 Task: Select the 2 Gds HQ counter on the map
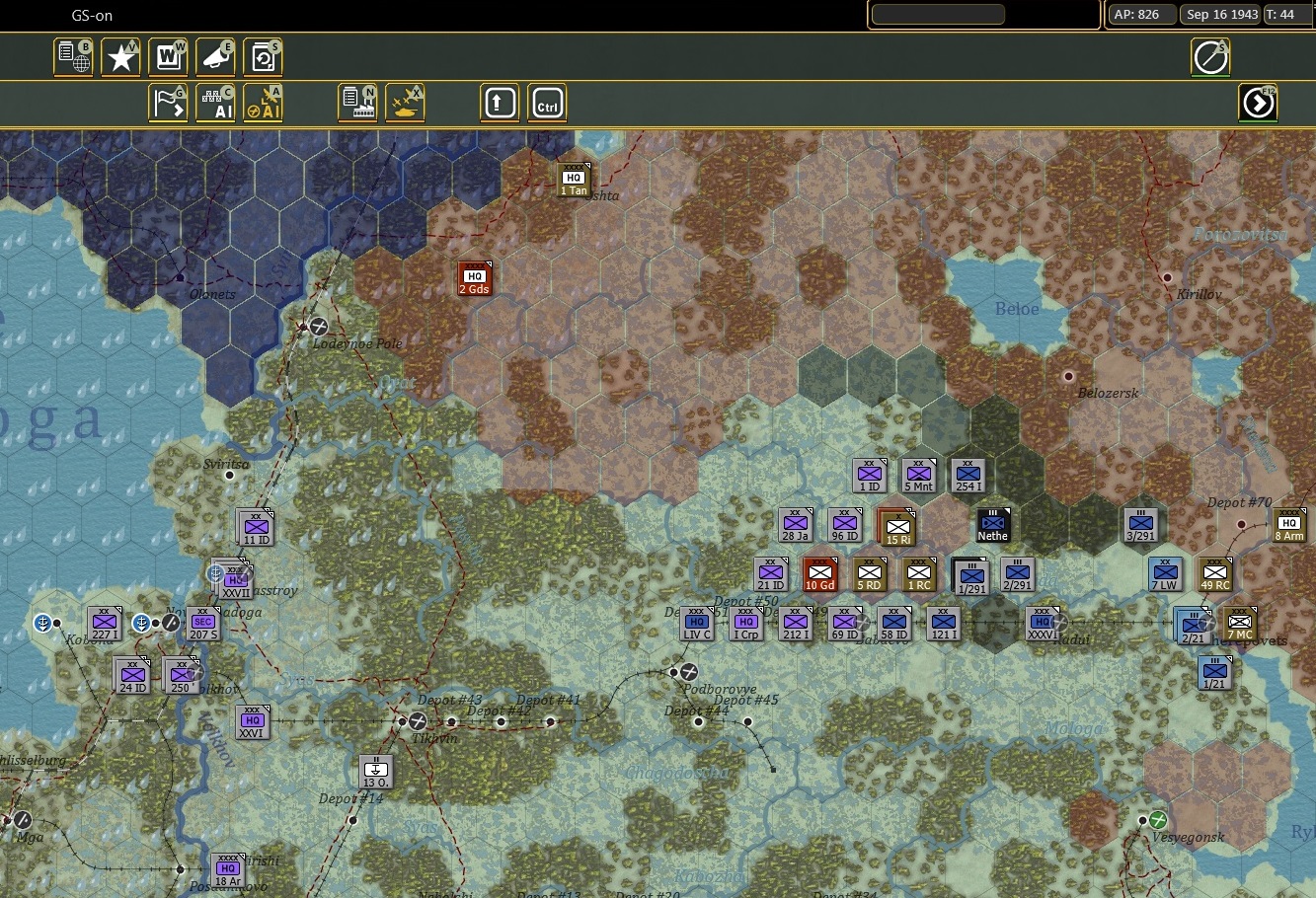pyautogui.click(x=473, y=277)
